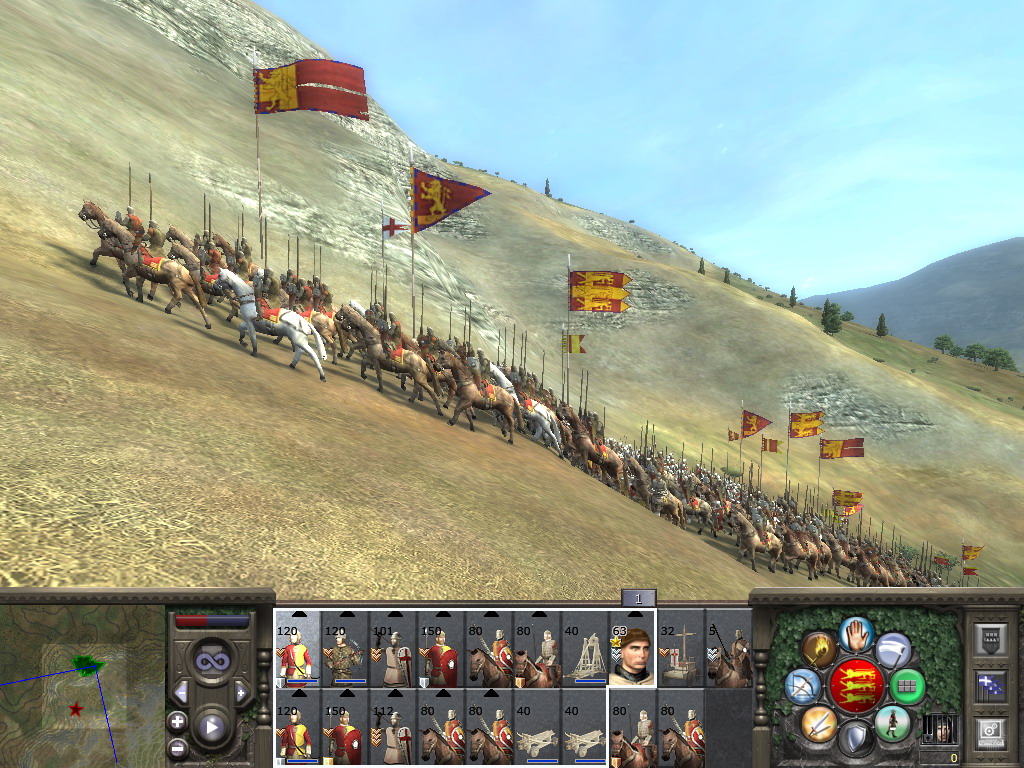This screenshot has width=1024, height=768.
Task: Toggle the run/walk soldier button
Action: pyautogui.click(x=892, y=722)
